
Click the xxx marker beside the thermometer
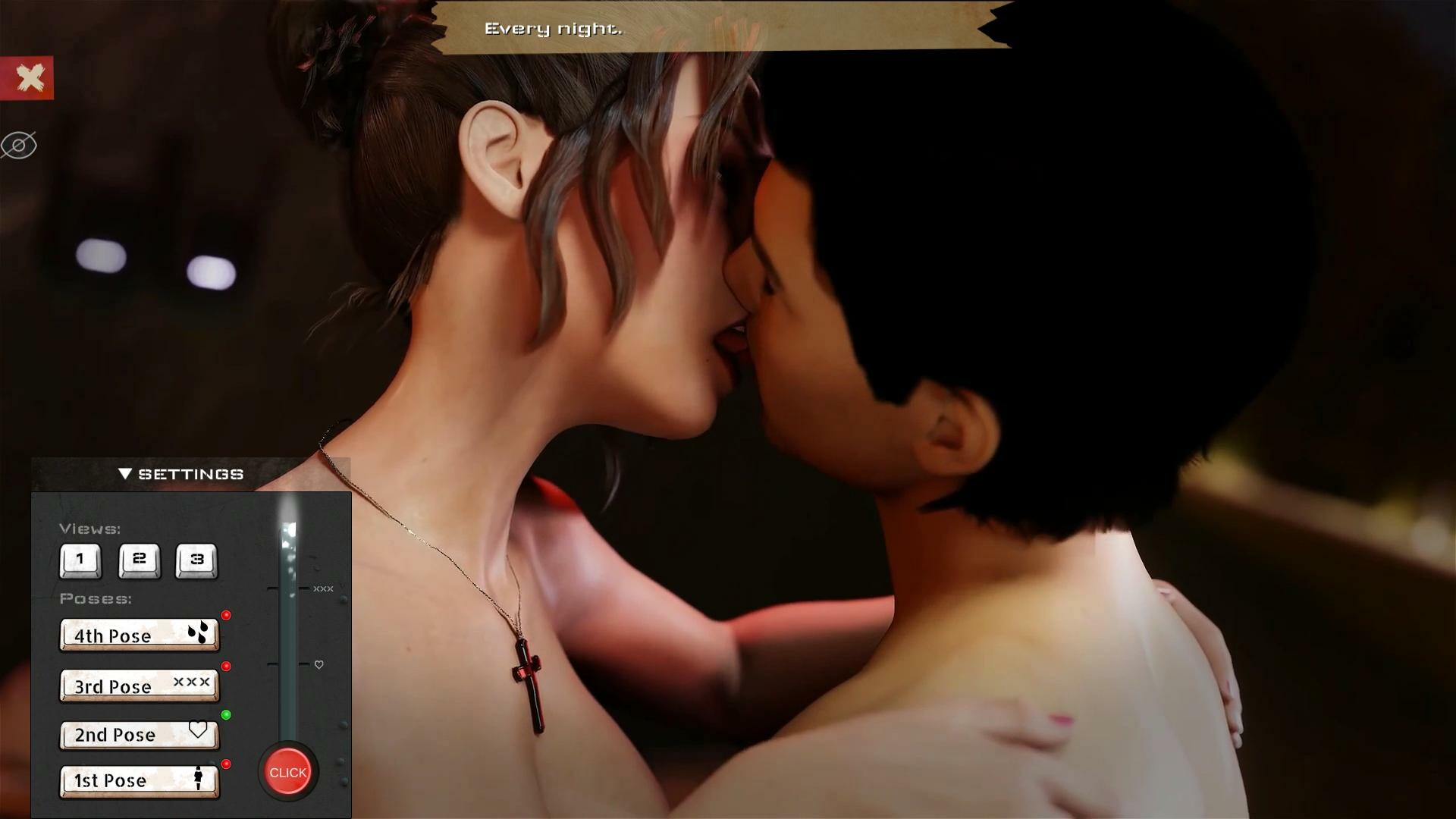coord(323,588)
